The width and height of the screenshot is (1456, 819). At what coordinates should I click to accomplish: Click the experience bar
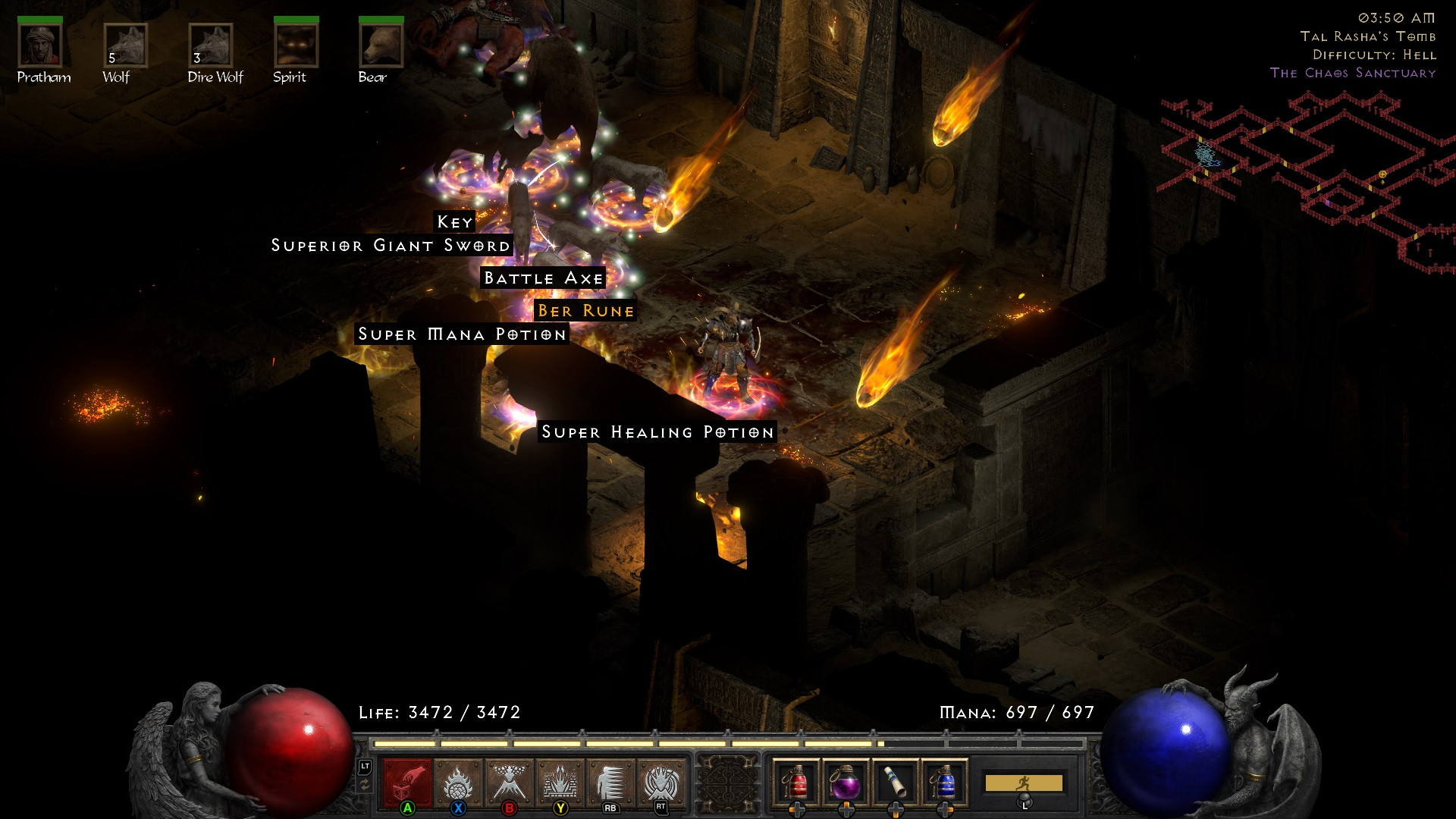pos(728,742)
